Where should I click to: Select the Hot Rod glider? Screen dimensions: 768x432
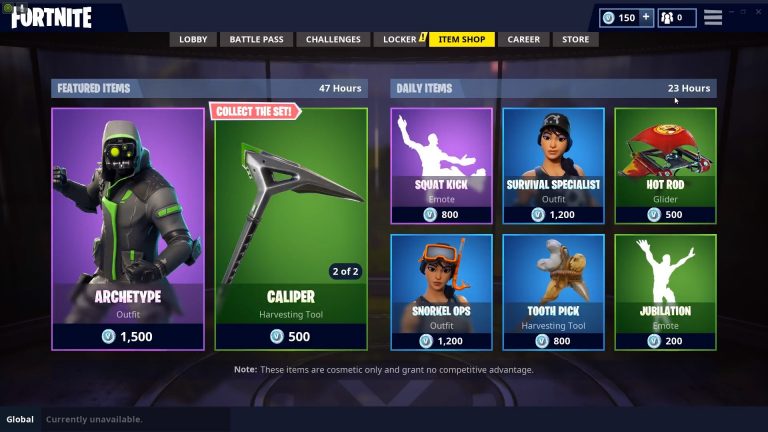coord(665,164)
